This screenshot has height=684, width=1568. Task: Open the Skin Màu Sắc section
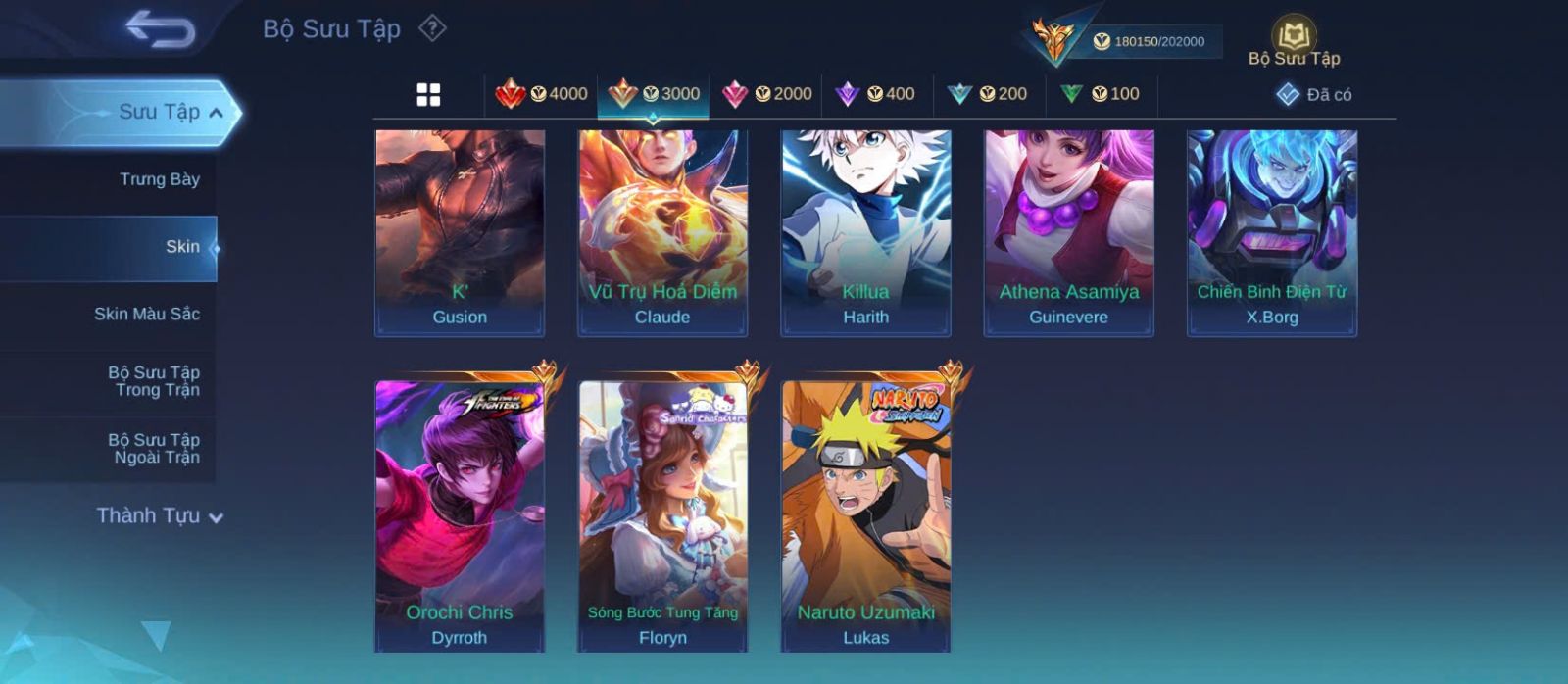pos(147,314)
